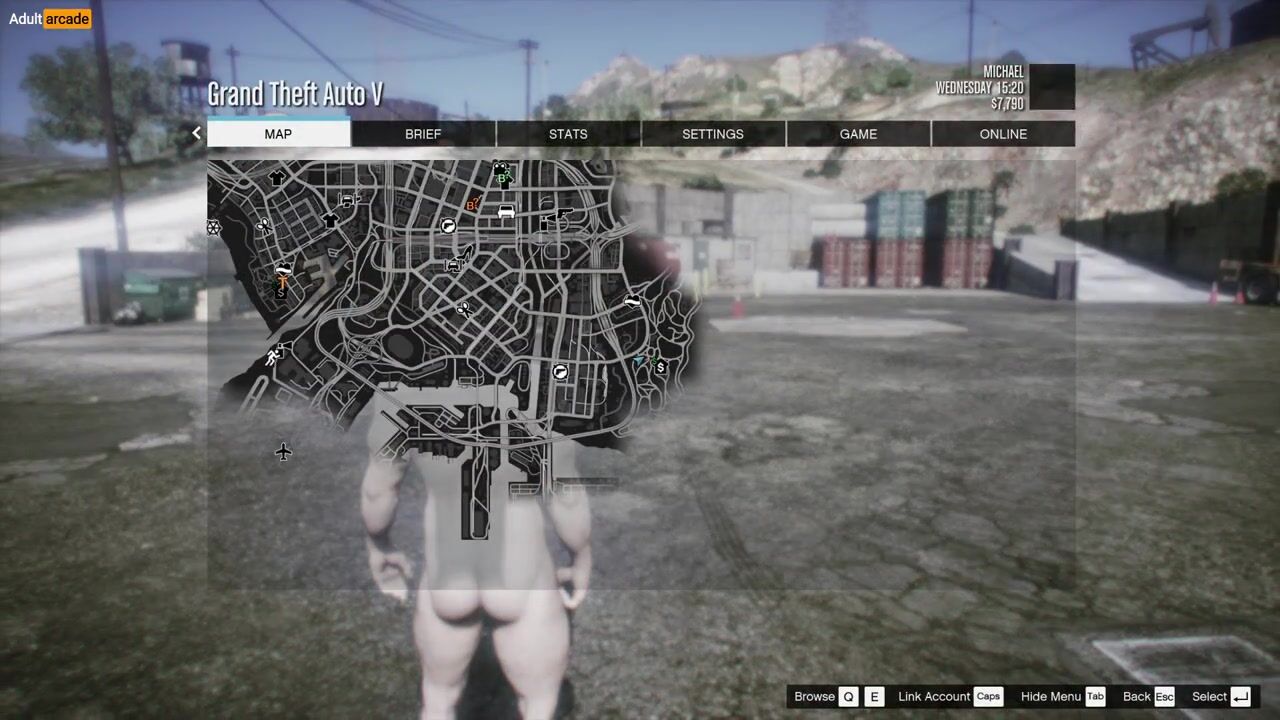The width and height of the screenshot is (1280, 720).
Task: Select the green B marker on map
Action: click(x=503, y=179)
